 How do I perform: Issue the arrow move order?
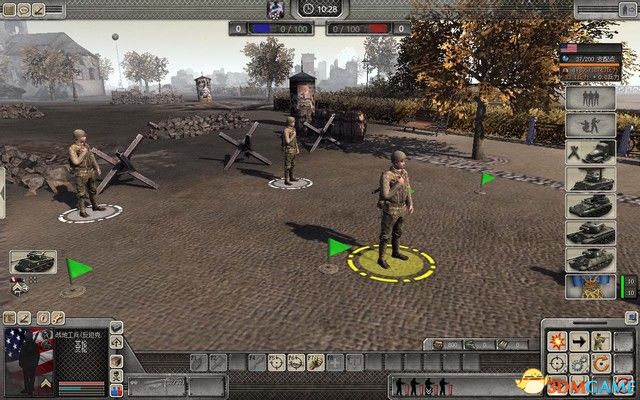tap(580, 340)
